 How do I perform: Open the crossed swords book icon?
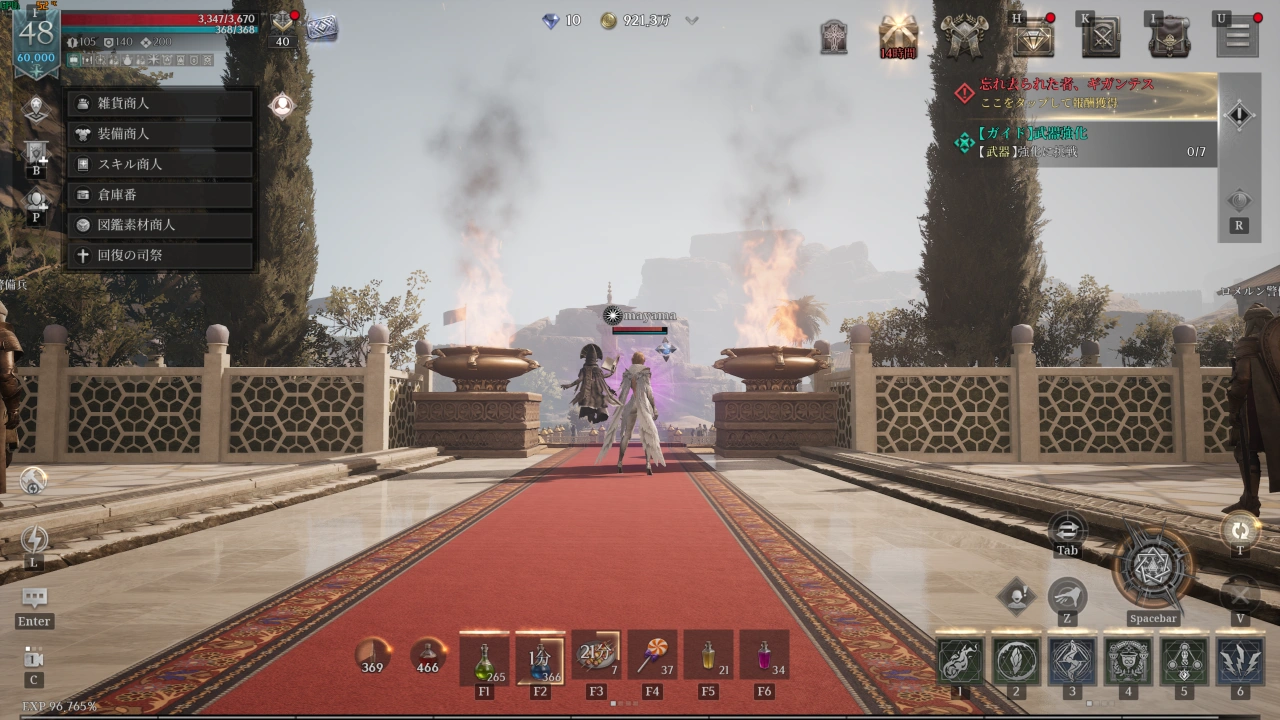tap(1100, 38)
